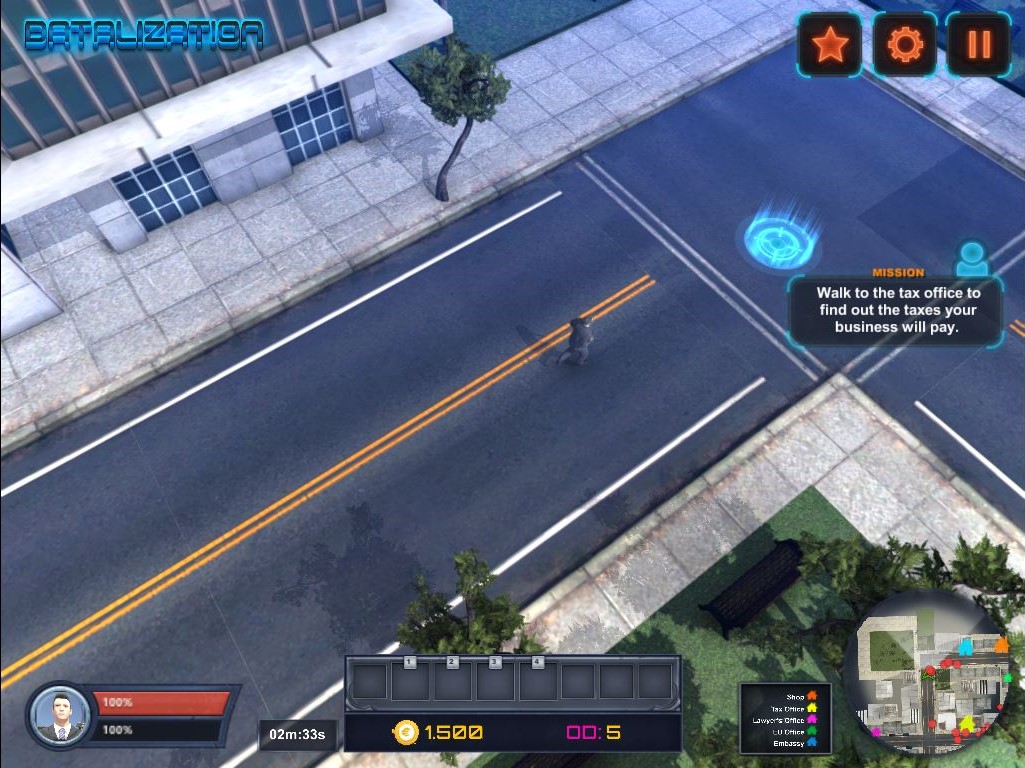This screenshot has width=1025, height=768.
Task: Click the magenta Lawyer's Office minimap marker
Action: click(x=876, y=732)
